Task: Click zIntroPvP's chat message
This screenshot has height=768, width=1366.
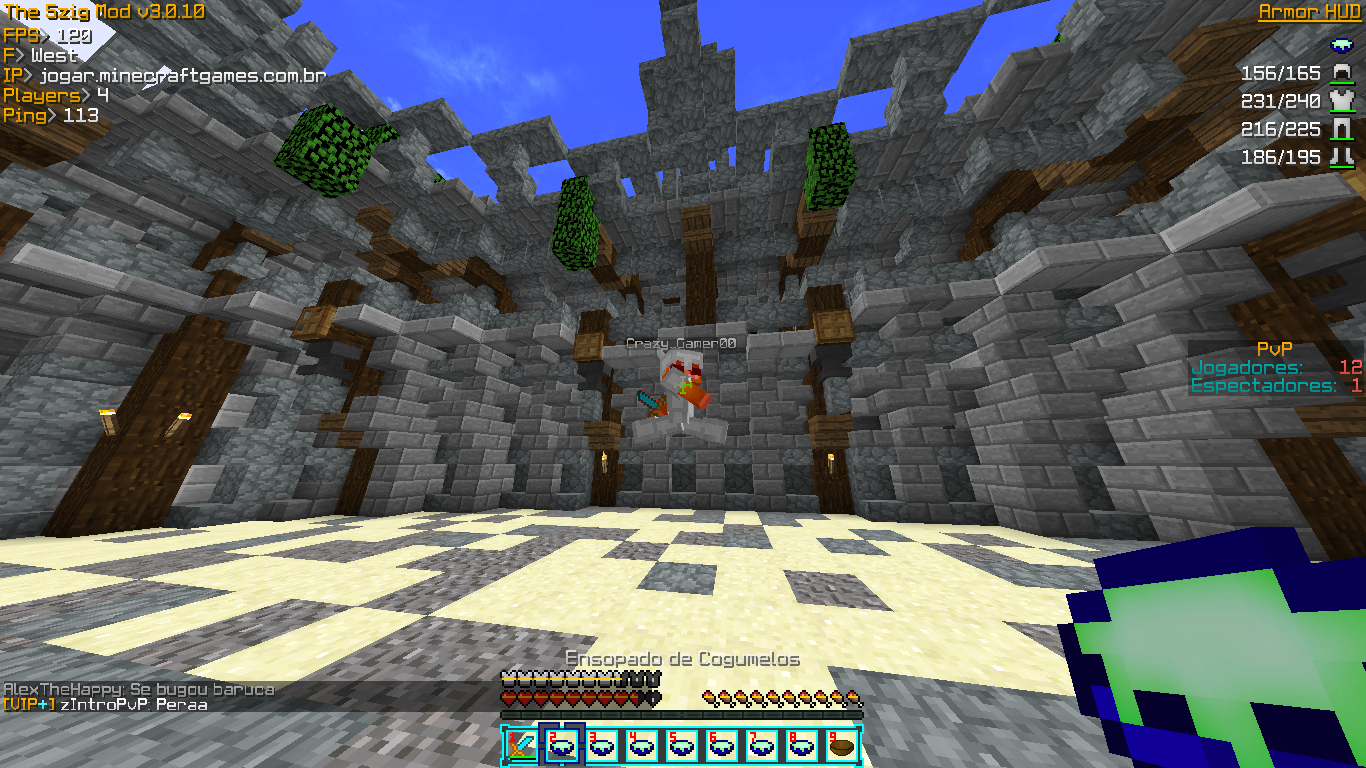Action: pos(105,705)
